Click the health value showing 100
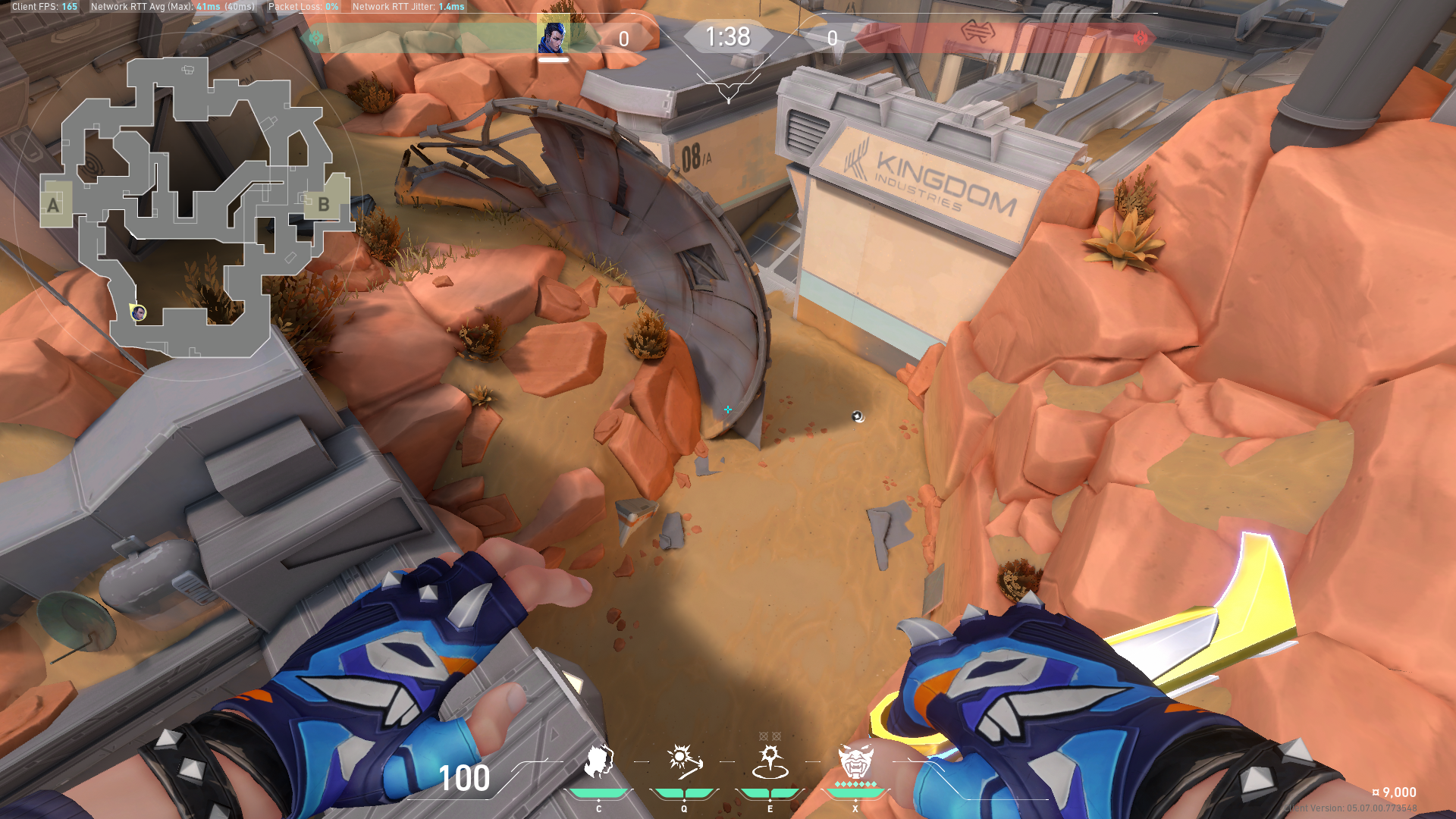The image size is (1456, 819). pyautogui.click(x=463, y=778)
